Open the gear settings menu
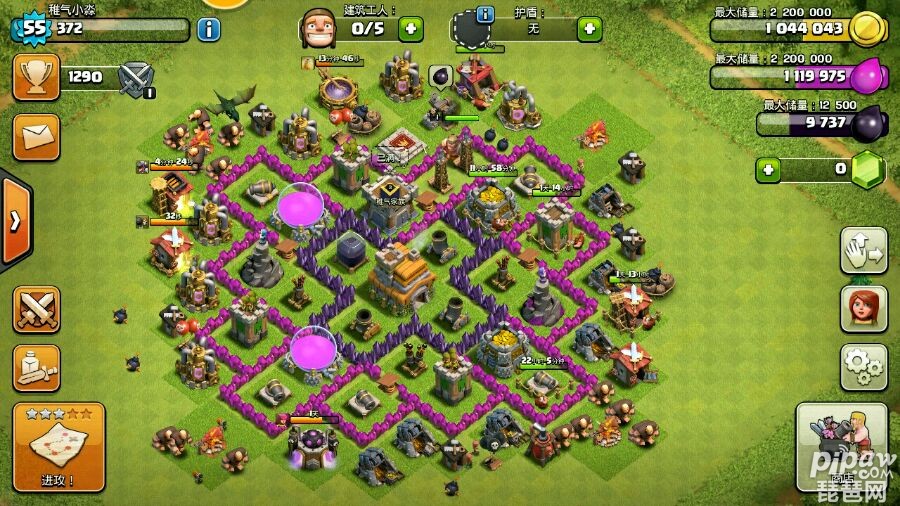This screenshot has width=900, height=506. [862, 368]
